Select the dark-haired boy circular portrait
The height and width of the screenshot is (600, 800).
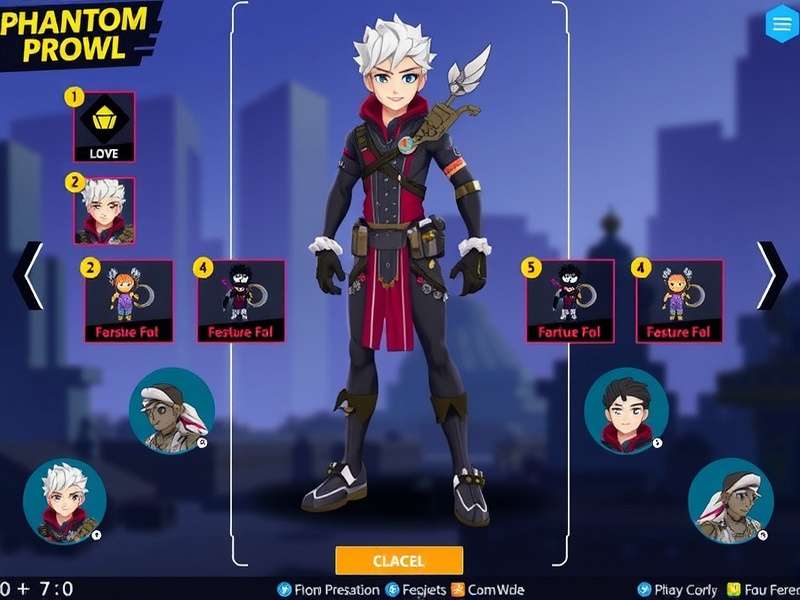tap(626, 410)
